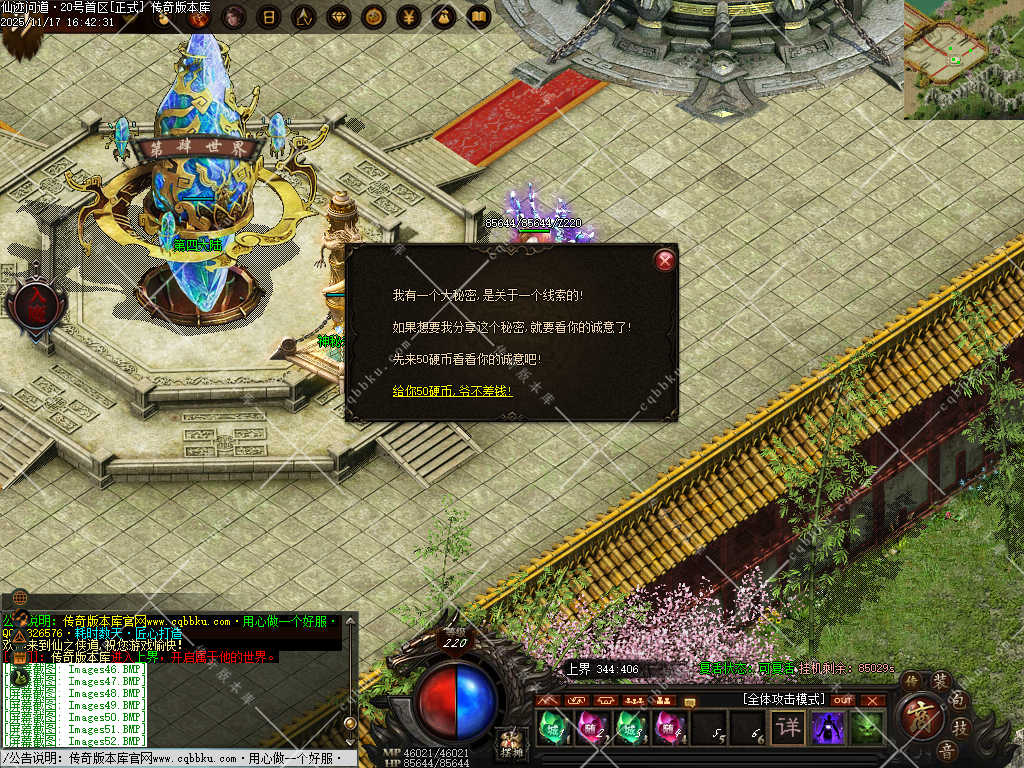
Task: Open the minimap
Action: click(963, 59)
